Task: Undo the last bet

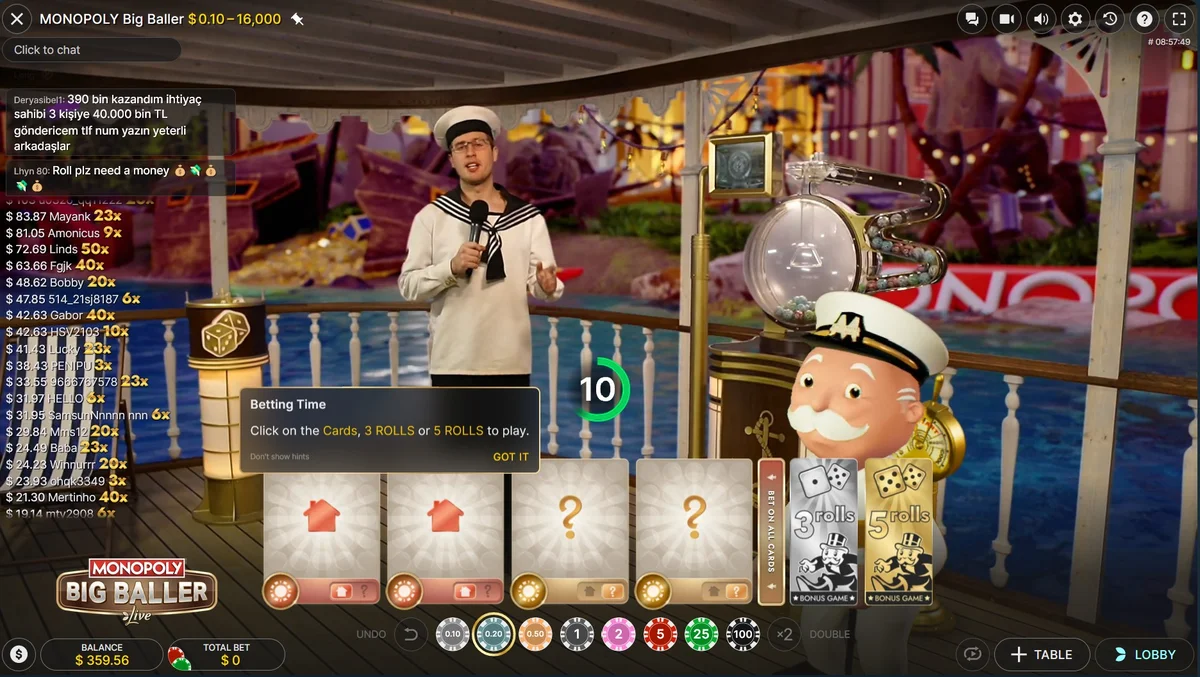Action: (409, 634)
